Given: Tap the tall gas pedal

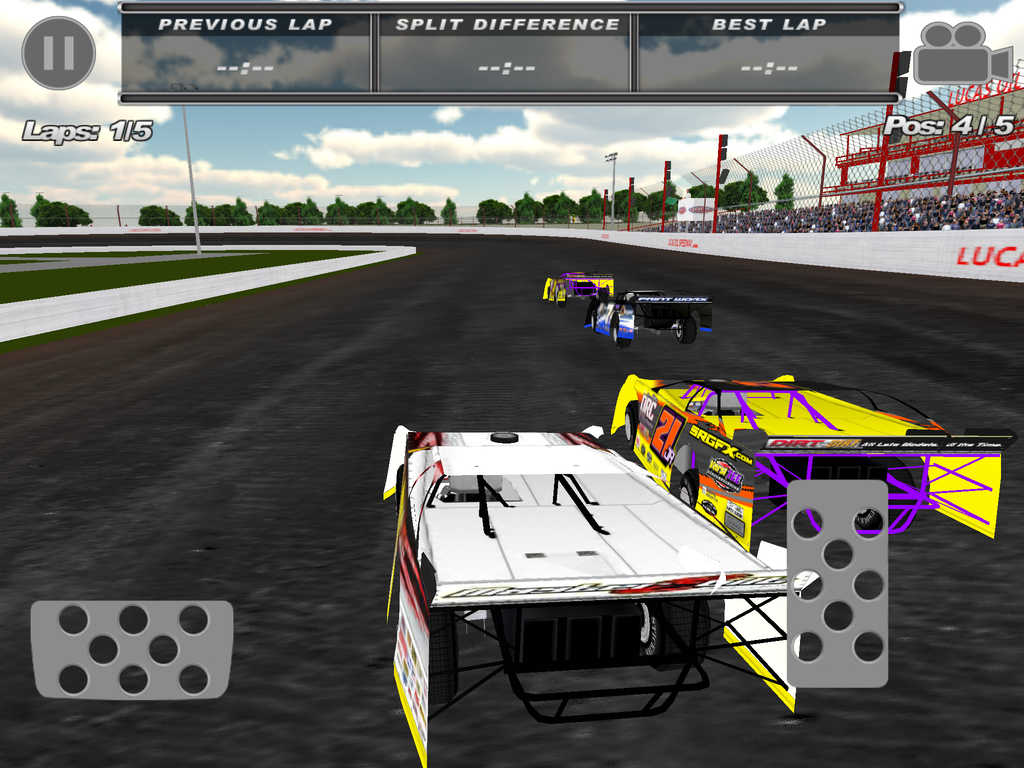Looking at the screenshot, I should (837, 583).
